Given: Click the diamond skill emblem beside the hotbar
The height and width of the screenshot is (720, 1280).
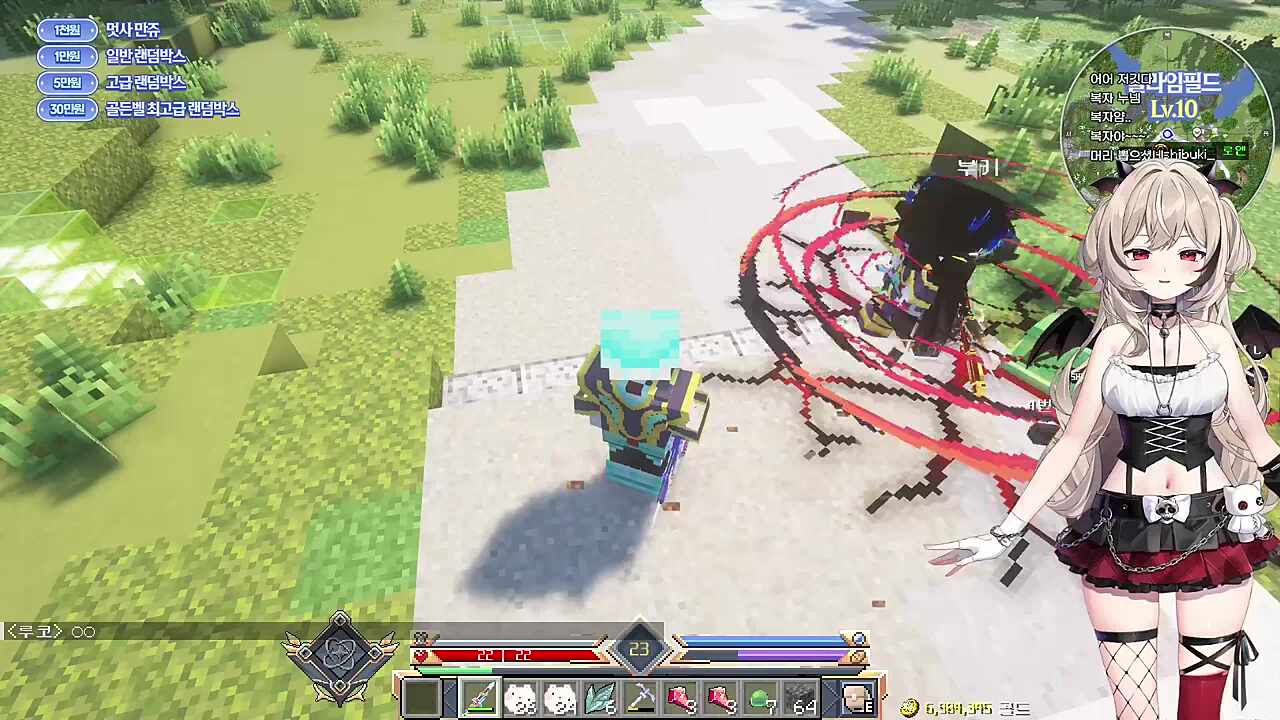Looking at the screenshot, I should (340, 656).
